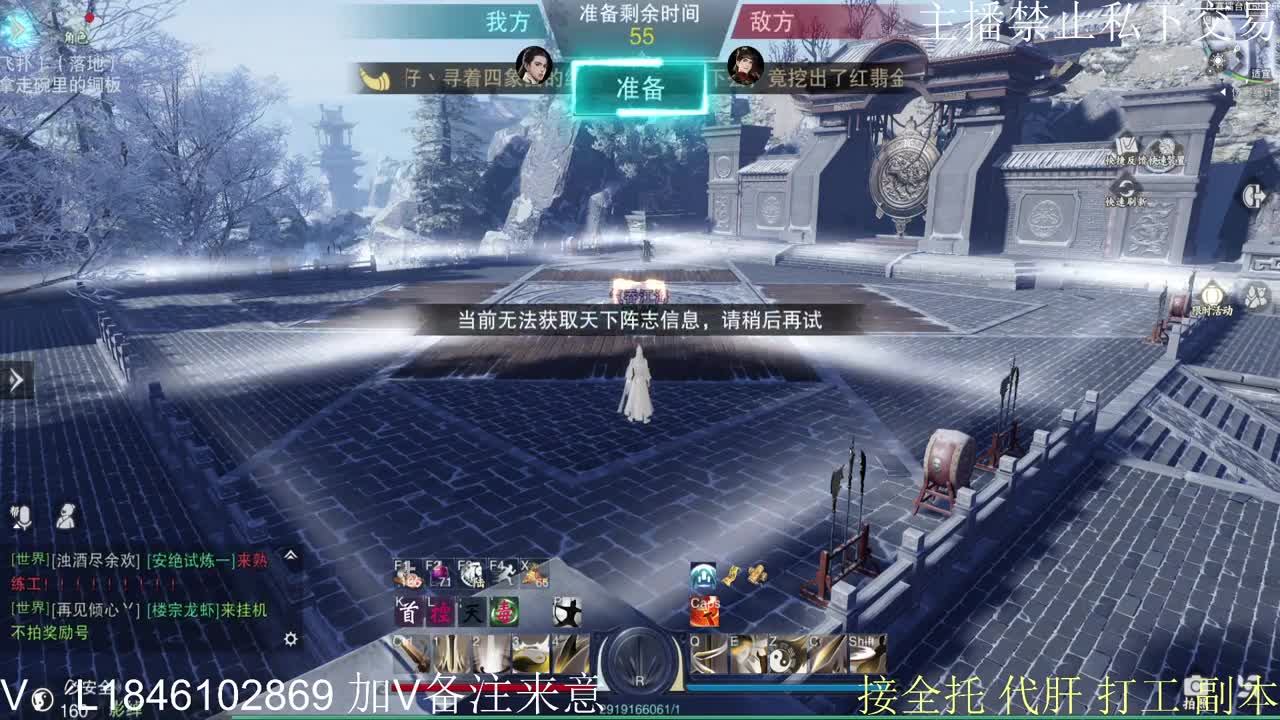1280x720 pixels.
Task: Open the 限时活动 lantern event icon
Action: pos(1213,292)
